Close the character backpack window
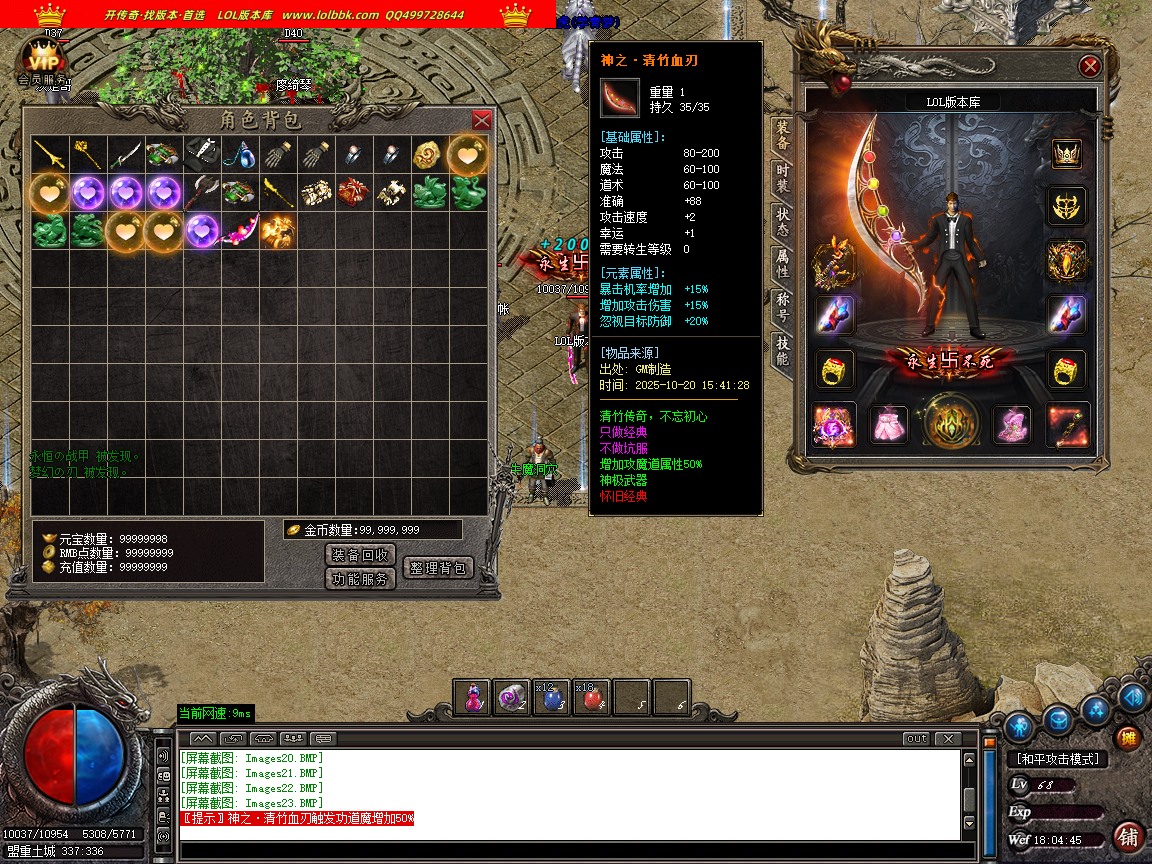This screenshot has height=864, width=1152. pyautogui.click(x=481, y=120)
